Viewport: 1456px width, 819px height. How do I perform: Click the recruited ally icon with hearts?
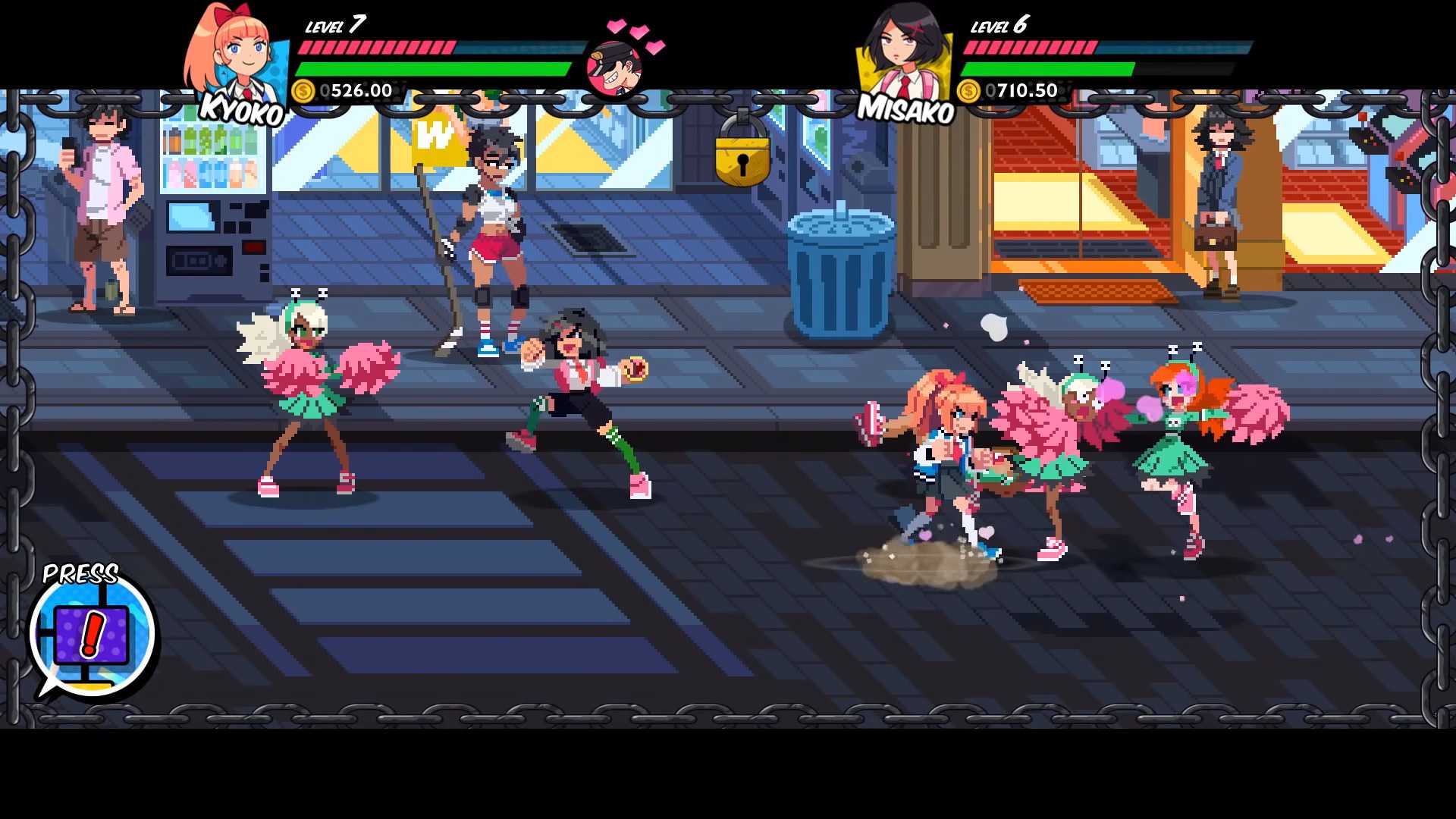point(615,67)
